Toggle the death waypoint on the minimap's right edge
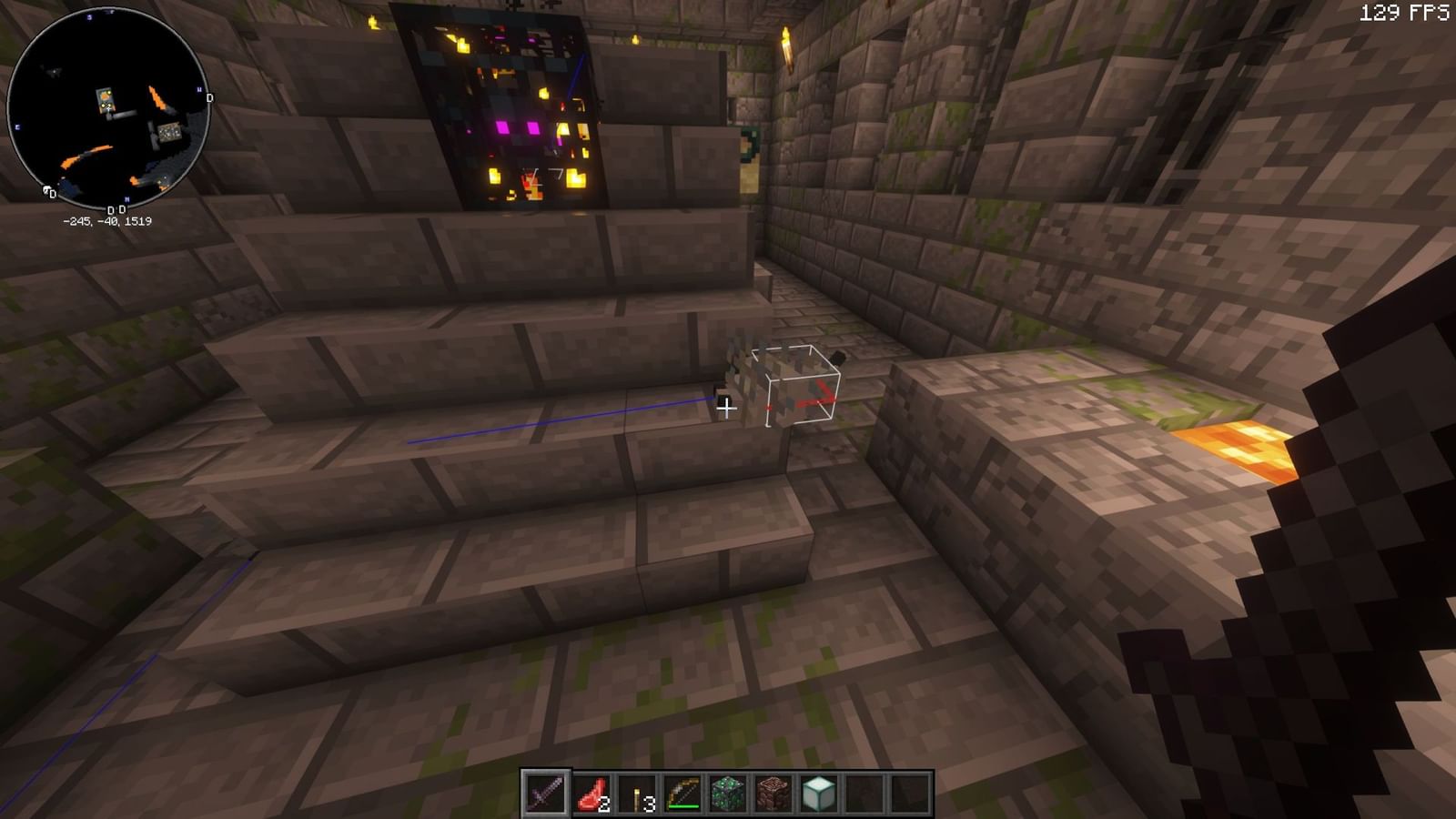Image resolution: width=1456 pixels, height=819 pixels. pyautogui.click(x=209, y=97)
